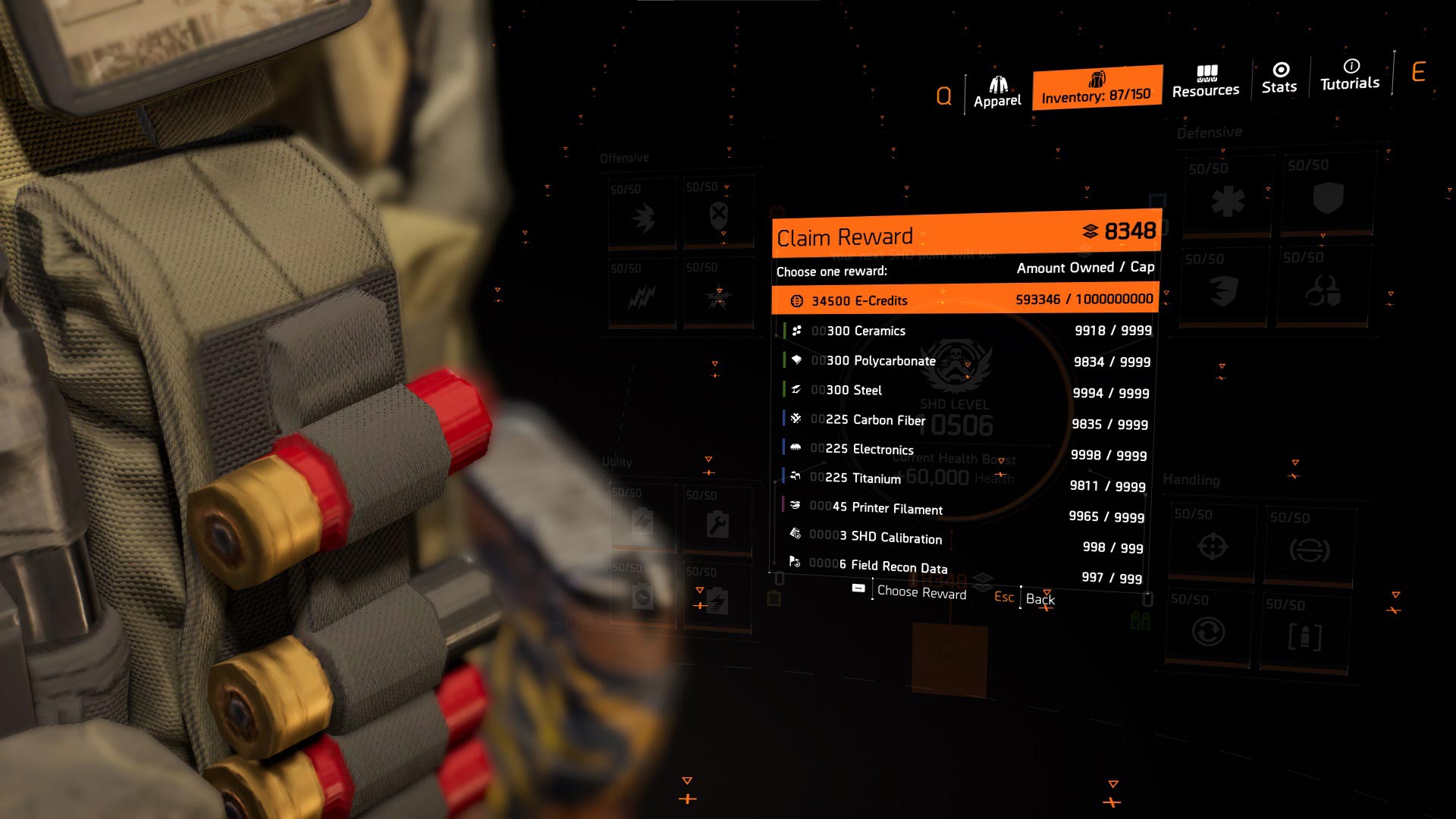
Task: Switch to the Resources tab
Action: pos(1206,82)
